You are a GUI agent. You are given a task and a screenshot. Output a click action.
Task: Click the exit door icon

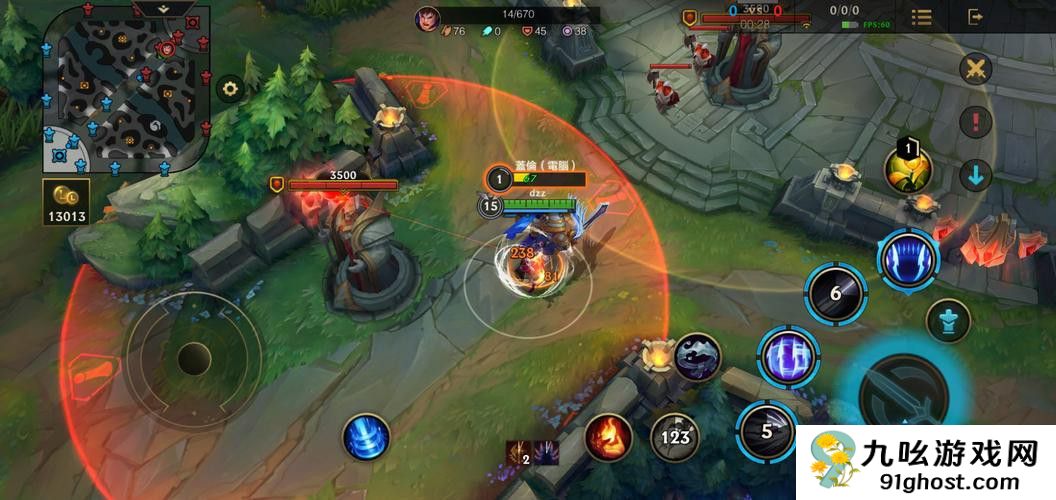click(x=976, y=17)
